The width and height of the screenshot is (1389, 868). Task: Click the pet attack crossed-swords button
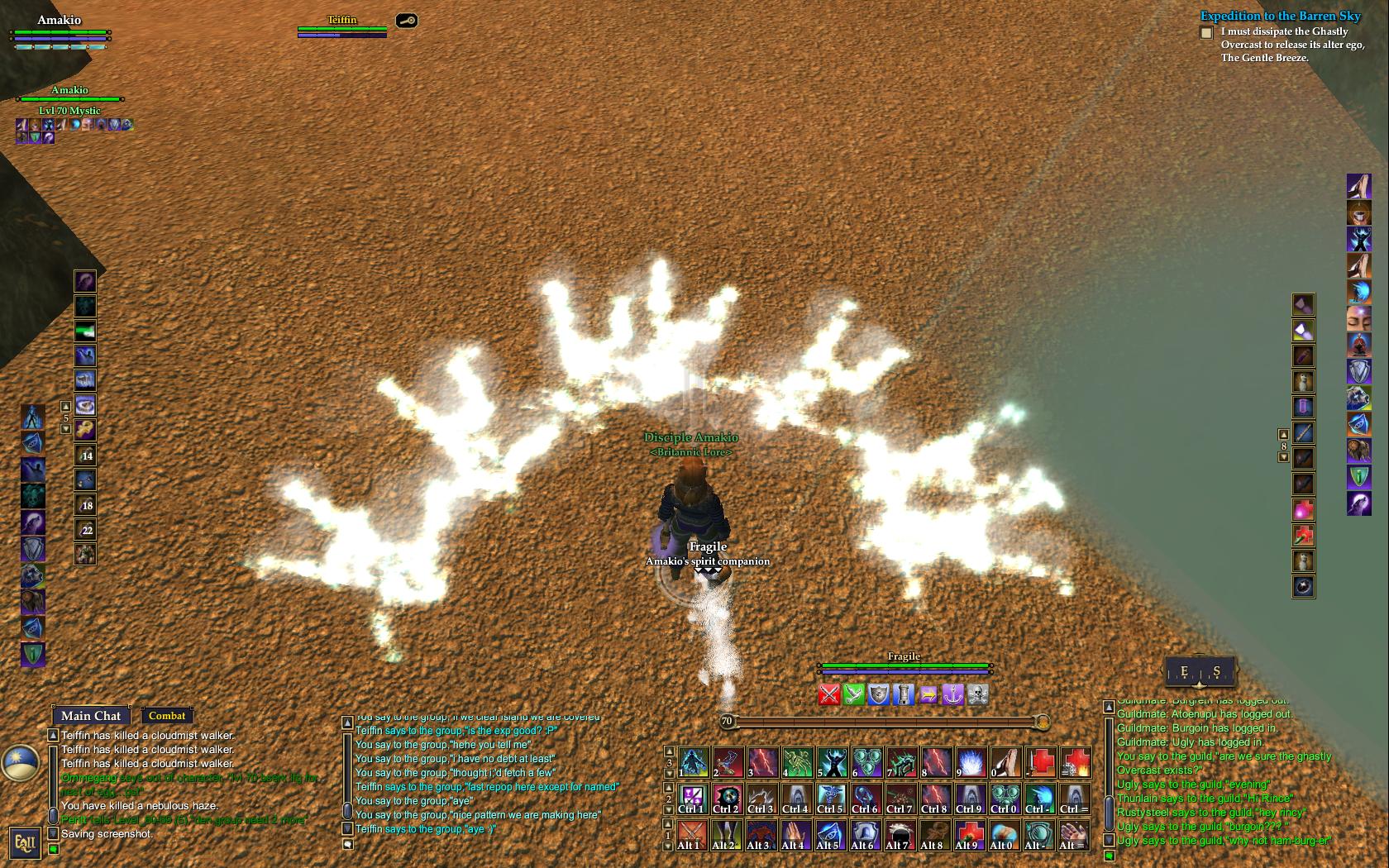(829, 694)
